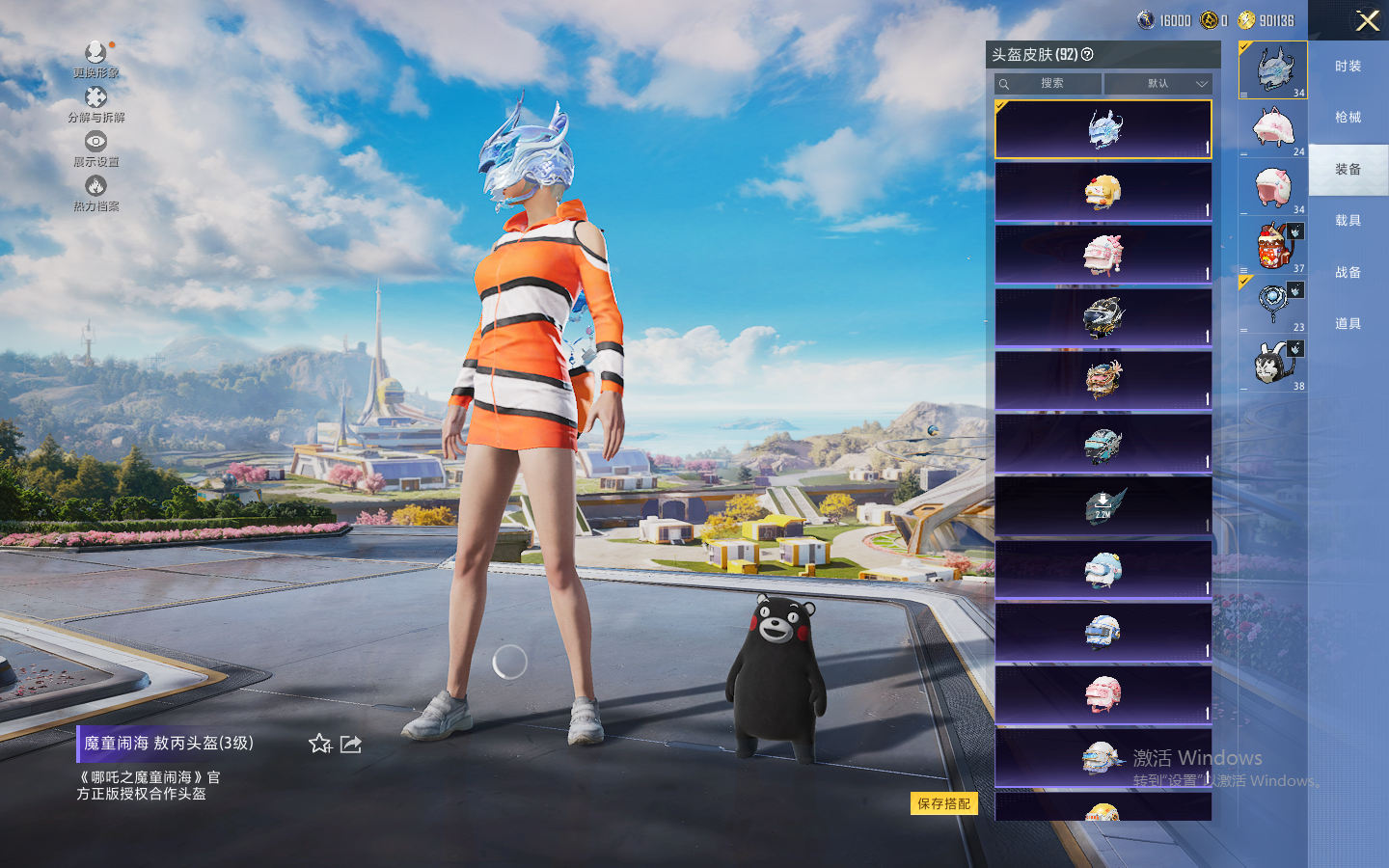Select the red-eared black rabbit backpack slot

(x=1273, y=364)
